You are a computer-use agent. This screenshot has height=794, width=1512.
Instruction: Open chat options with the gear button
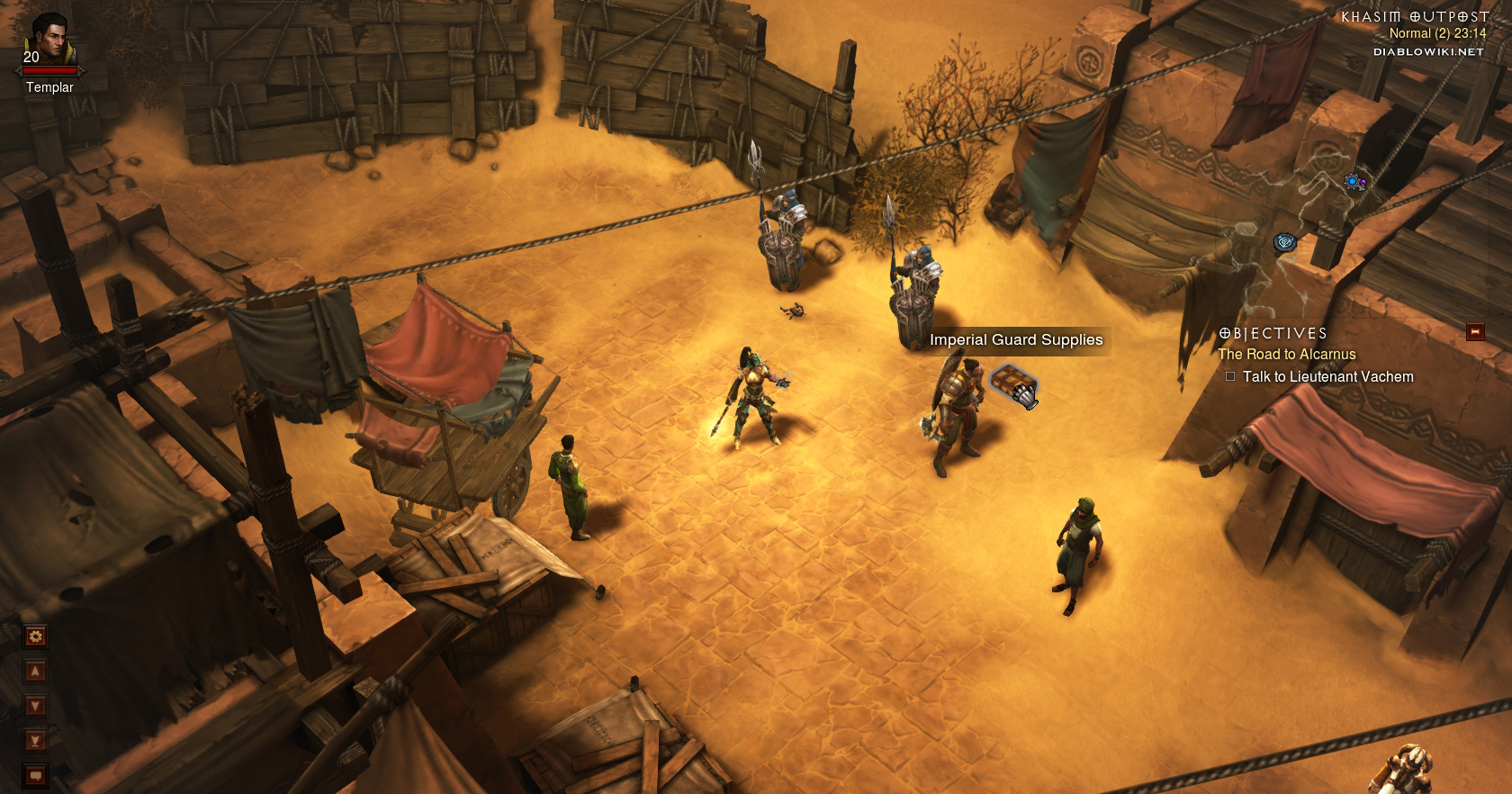coord(36,636)
